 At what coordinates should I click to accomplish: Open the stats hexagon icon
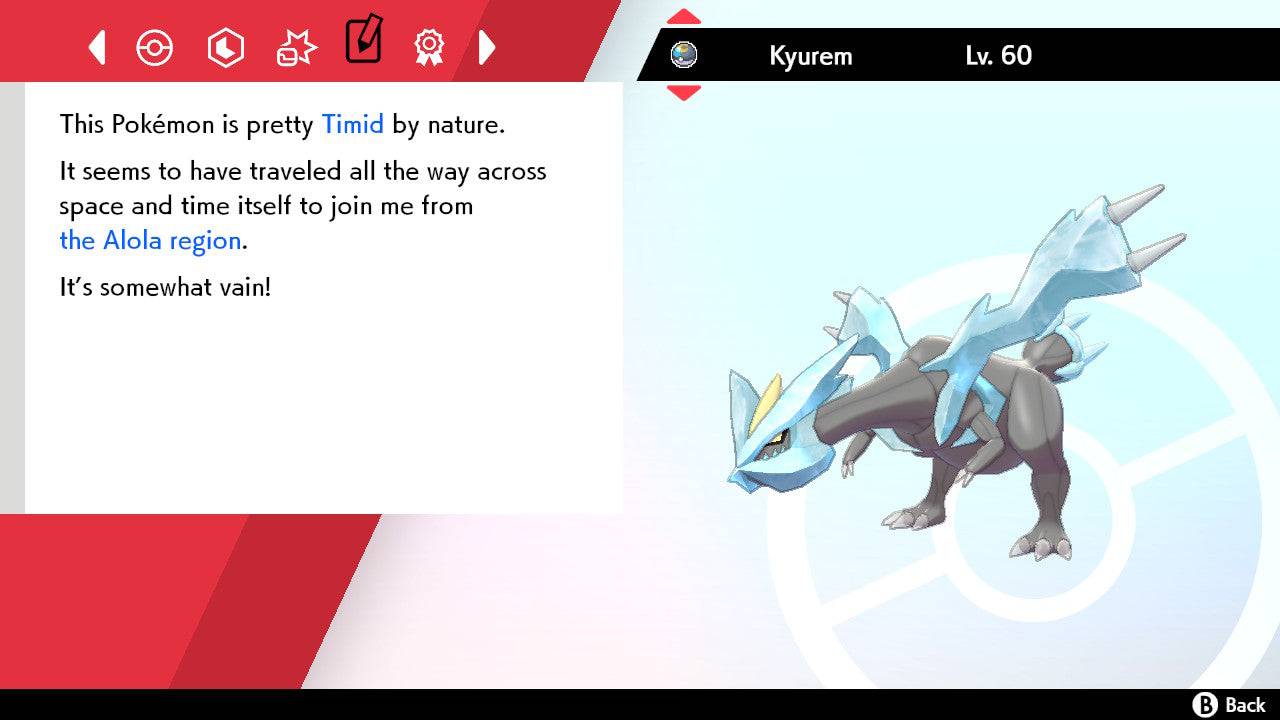pyautogui.click(x=225, y=47)
